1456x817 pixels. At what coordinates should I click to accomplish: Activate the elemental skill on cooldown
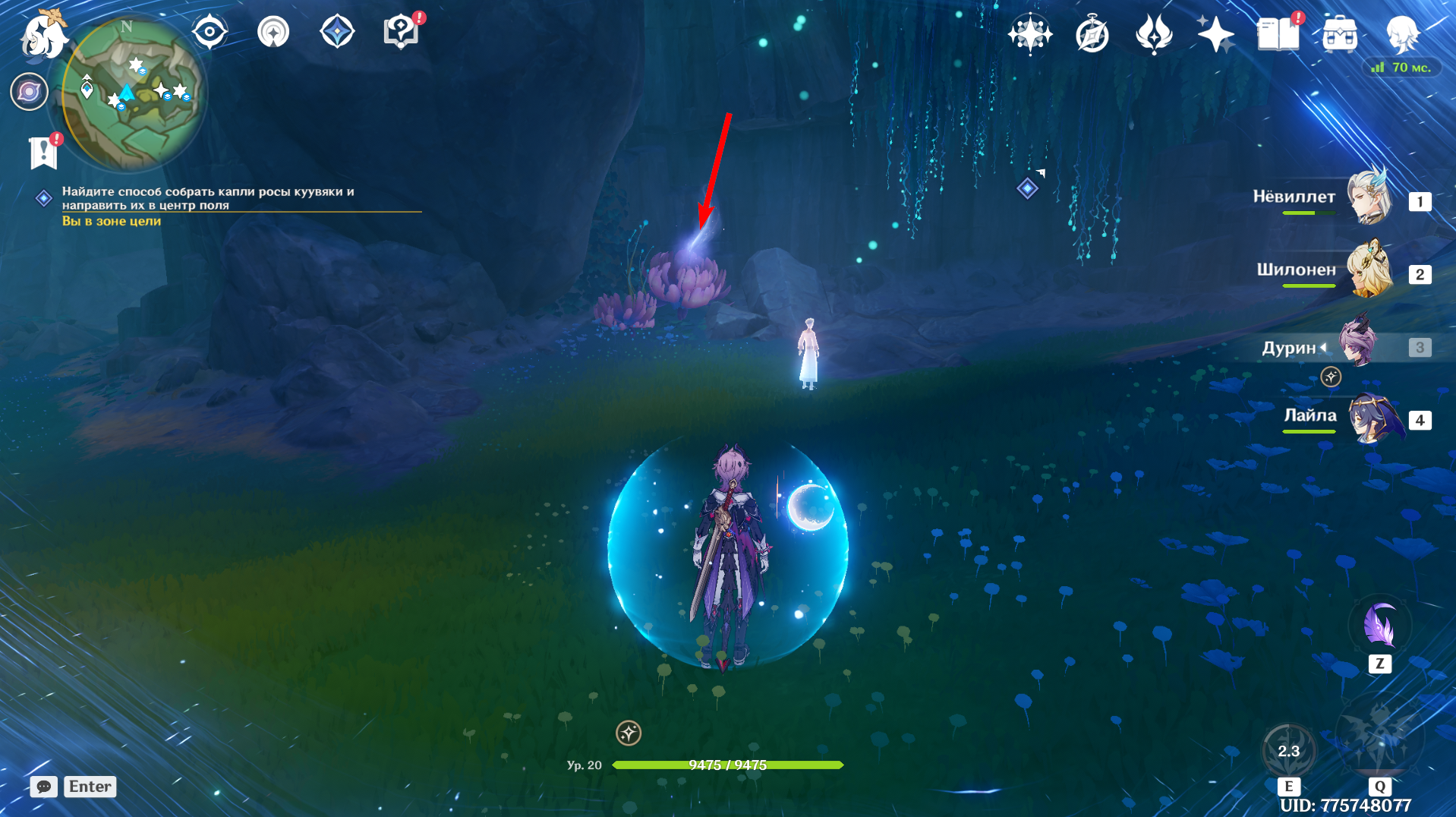[x=1288, y=750]
